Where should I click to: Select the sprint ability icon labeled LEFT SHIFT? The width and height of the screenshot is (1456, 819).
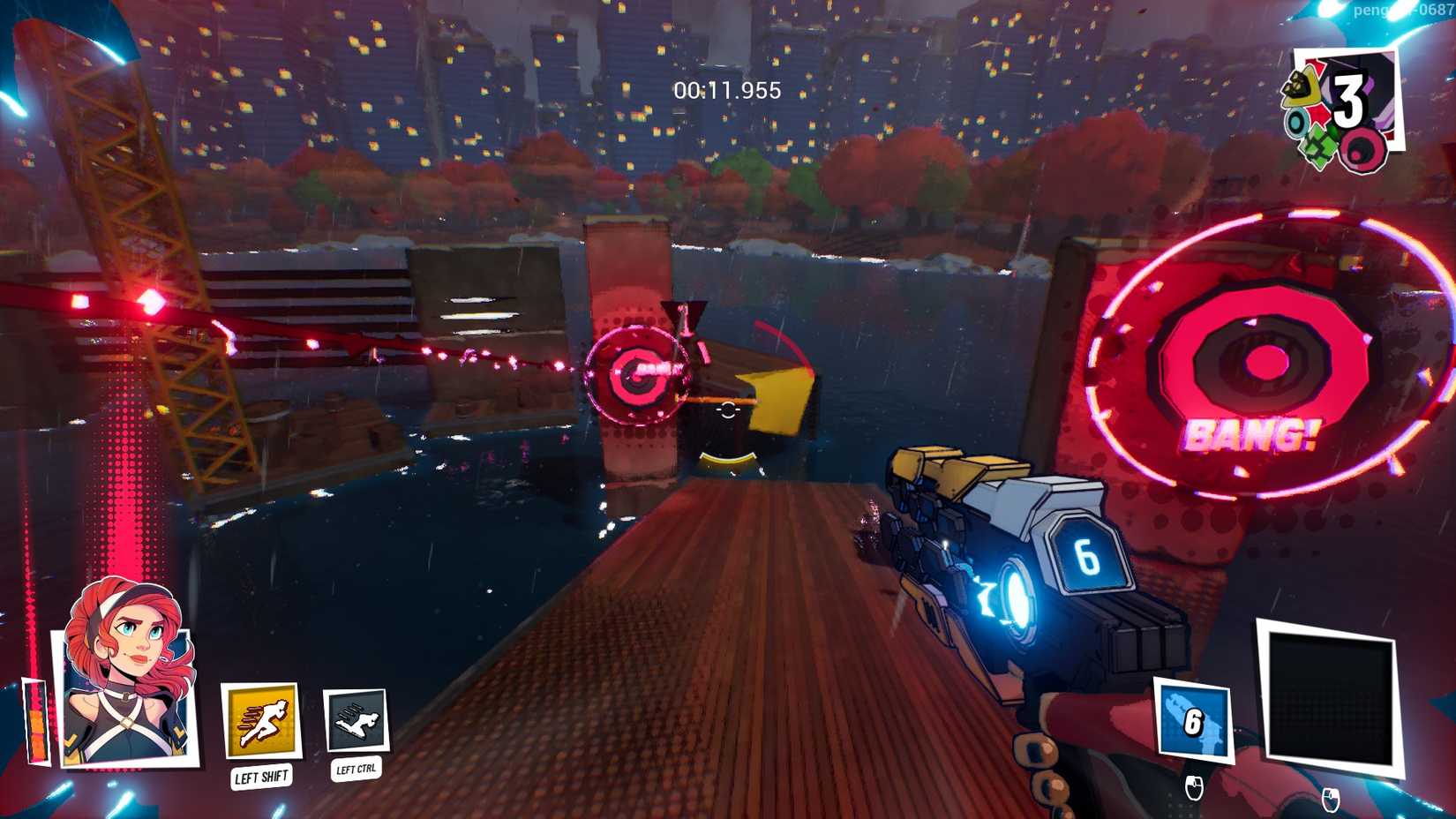[x=261, y=721]
